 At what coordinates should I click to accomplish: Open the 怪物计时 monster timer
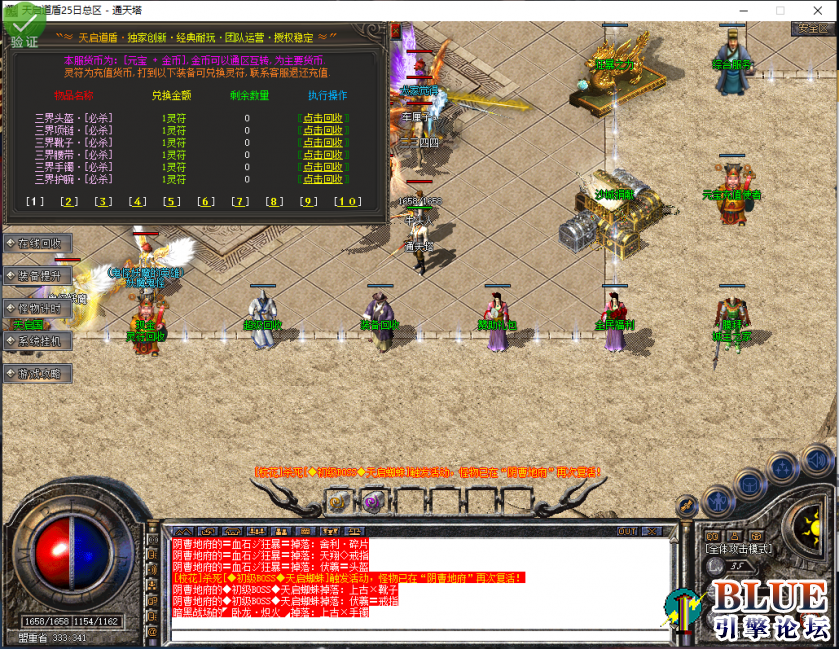coord(38,308)
